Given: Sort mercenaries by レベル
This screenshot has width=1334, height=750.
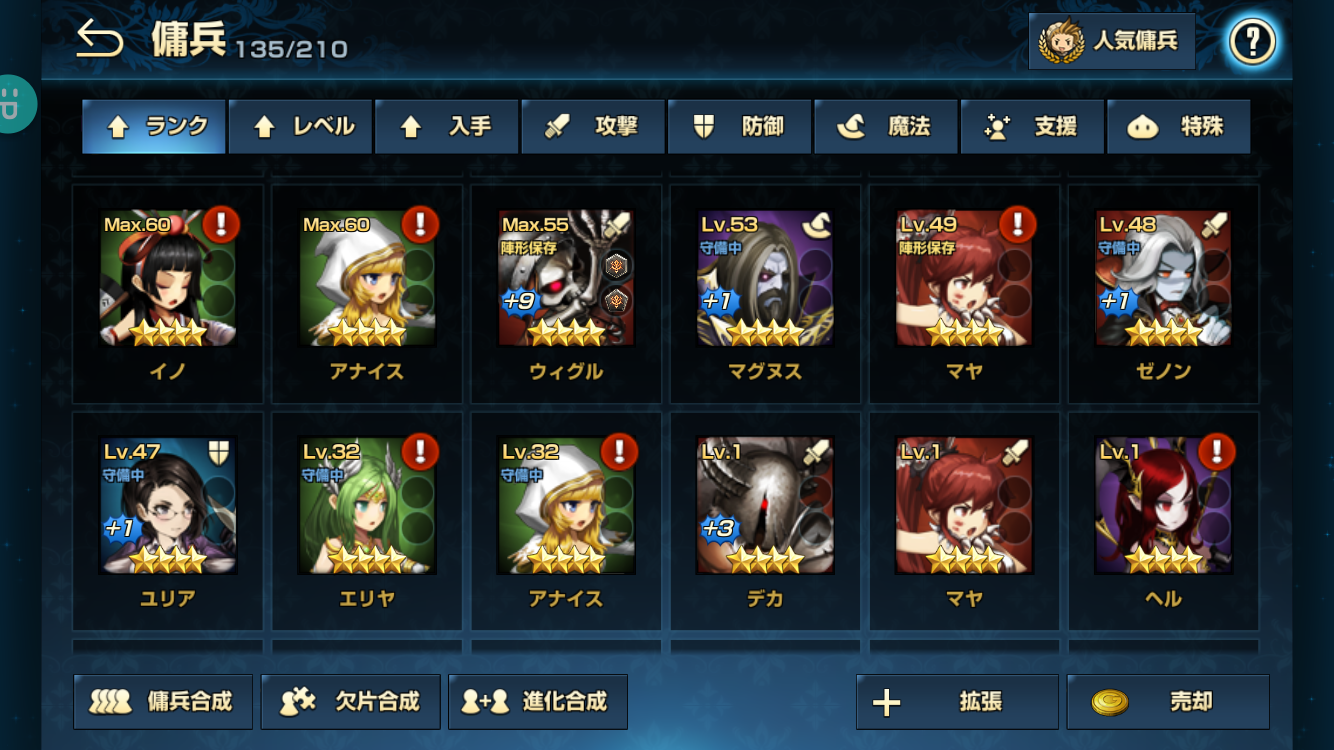Looking at the screenshot, I should pyautogui.click(x=300, y=127).
